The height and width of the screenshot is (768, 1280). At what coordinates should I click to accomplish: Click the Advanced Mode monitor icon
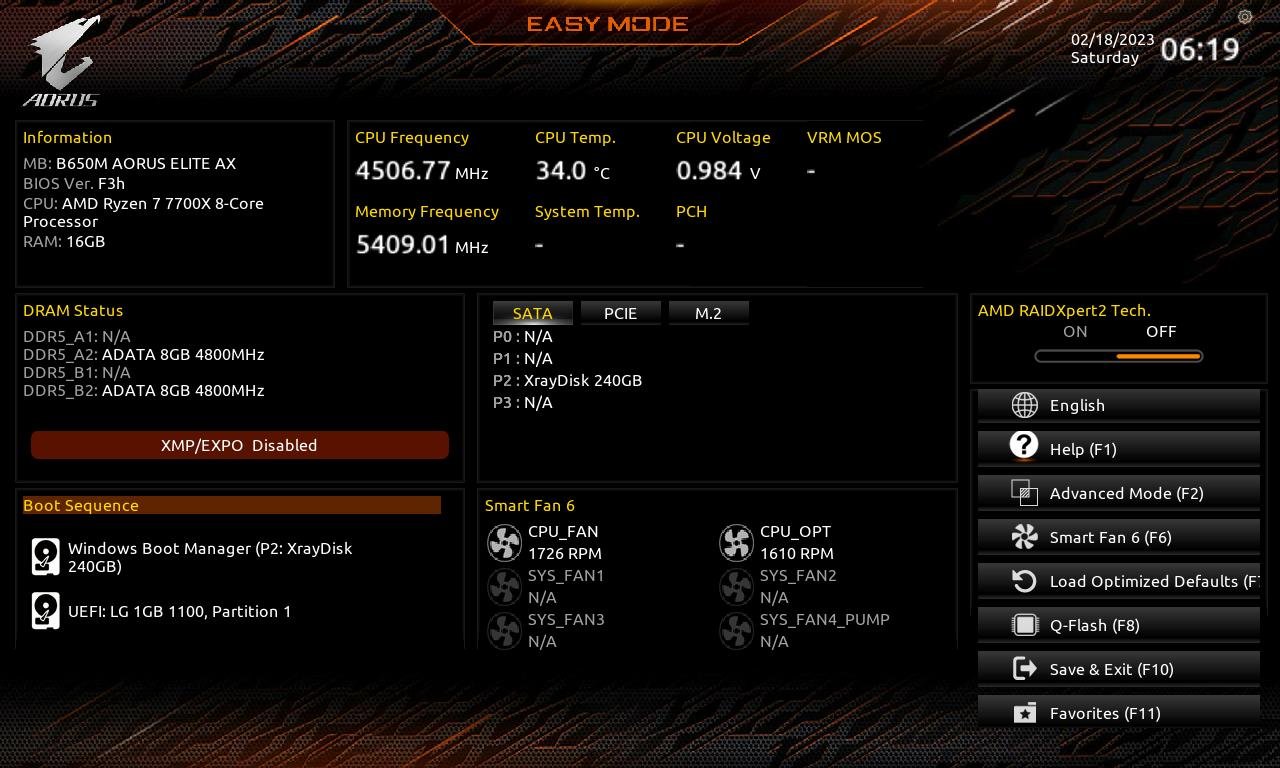point(1024,493)
